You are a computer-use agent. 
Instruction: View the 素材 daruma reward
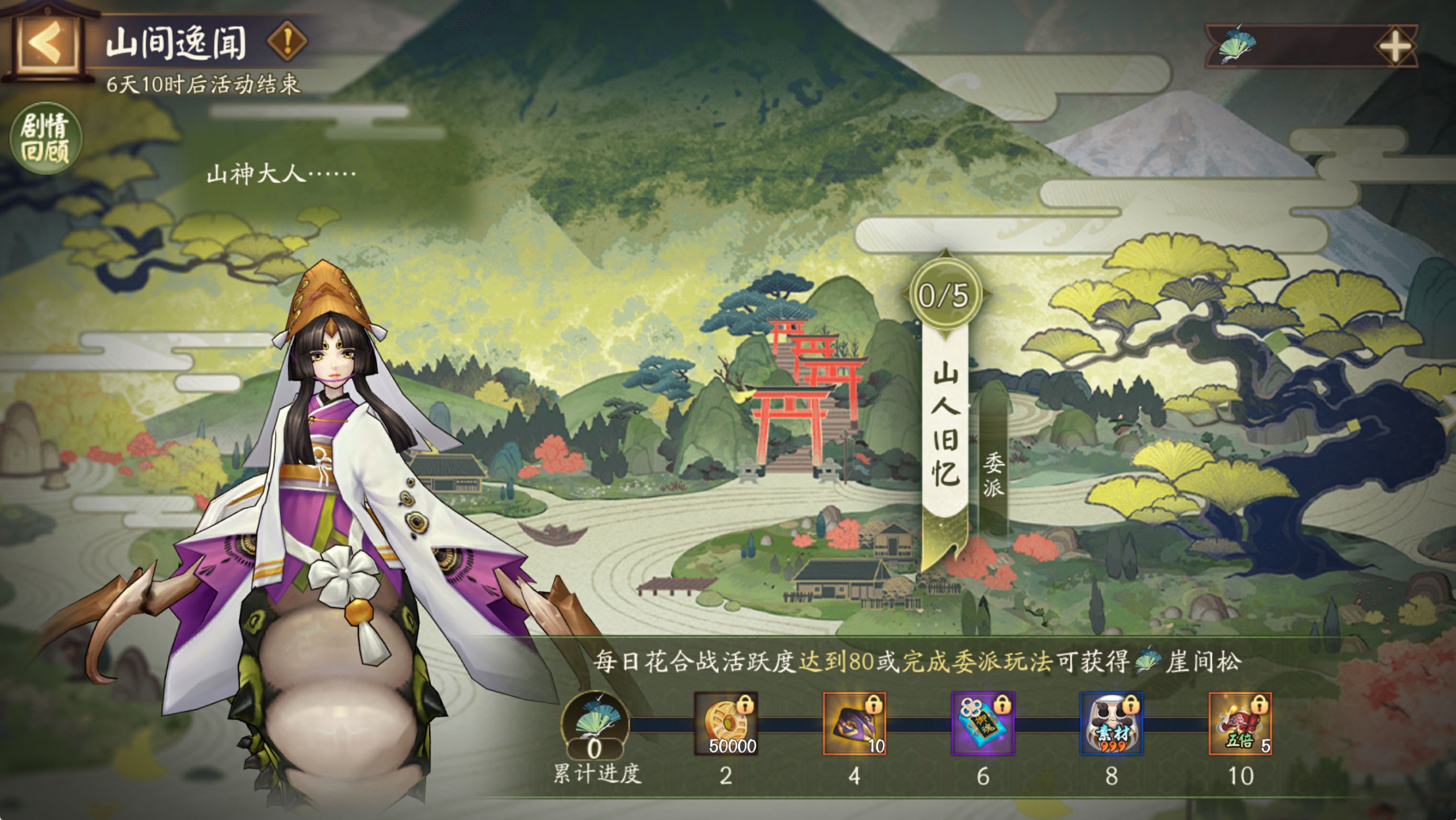coord(1111,723)
